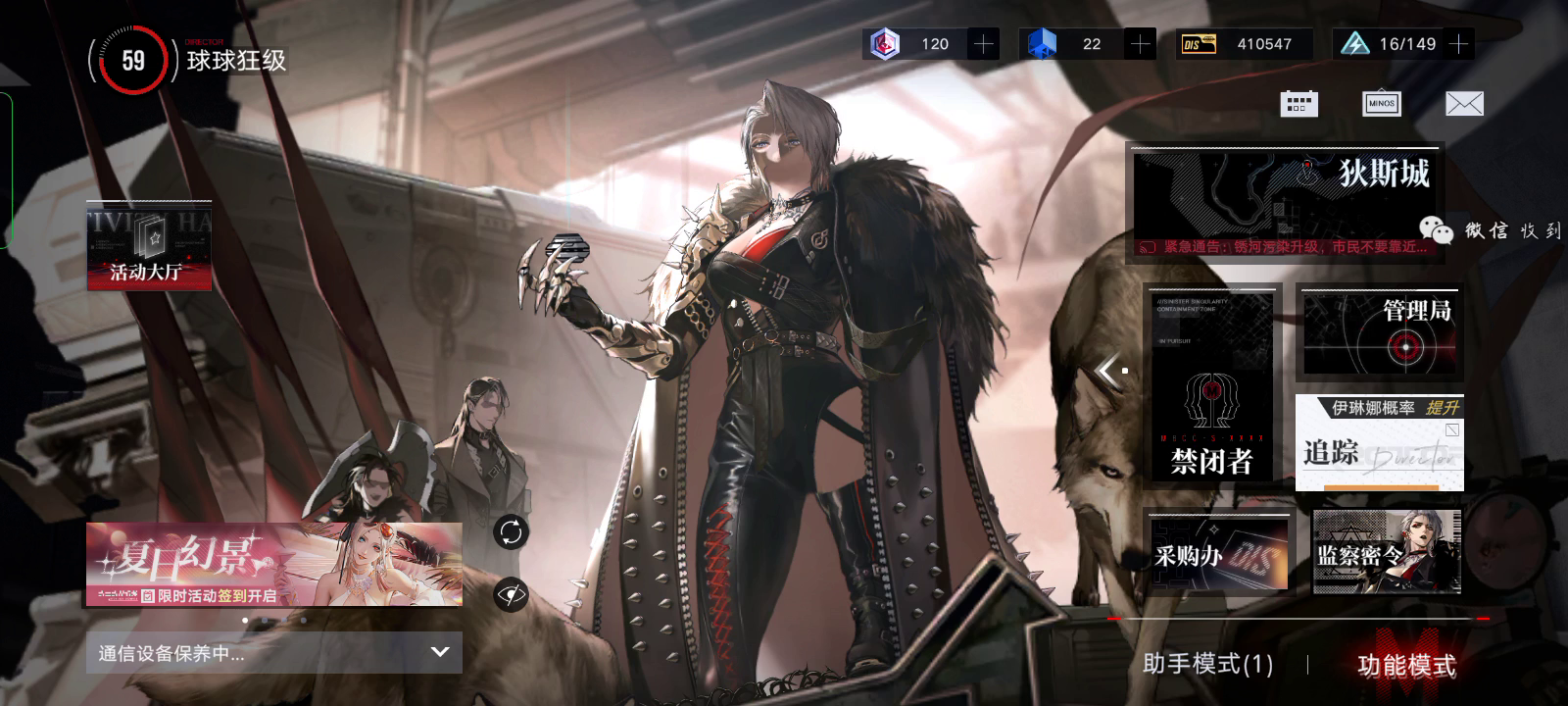Switch to 助手模式 assistant mode
The image size is (1568, 706).
(x=1207, y=665)
